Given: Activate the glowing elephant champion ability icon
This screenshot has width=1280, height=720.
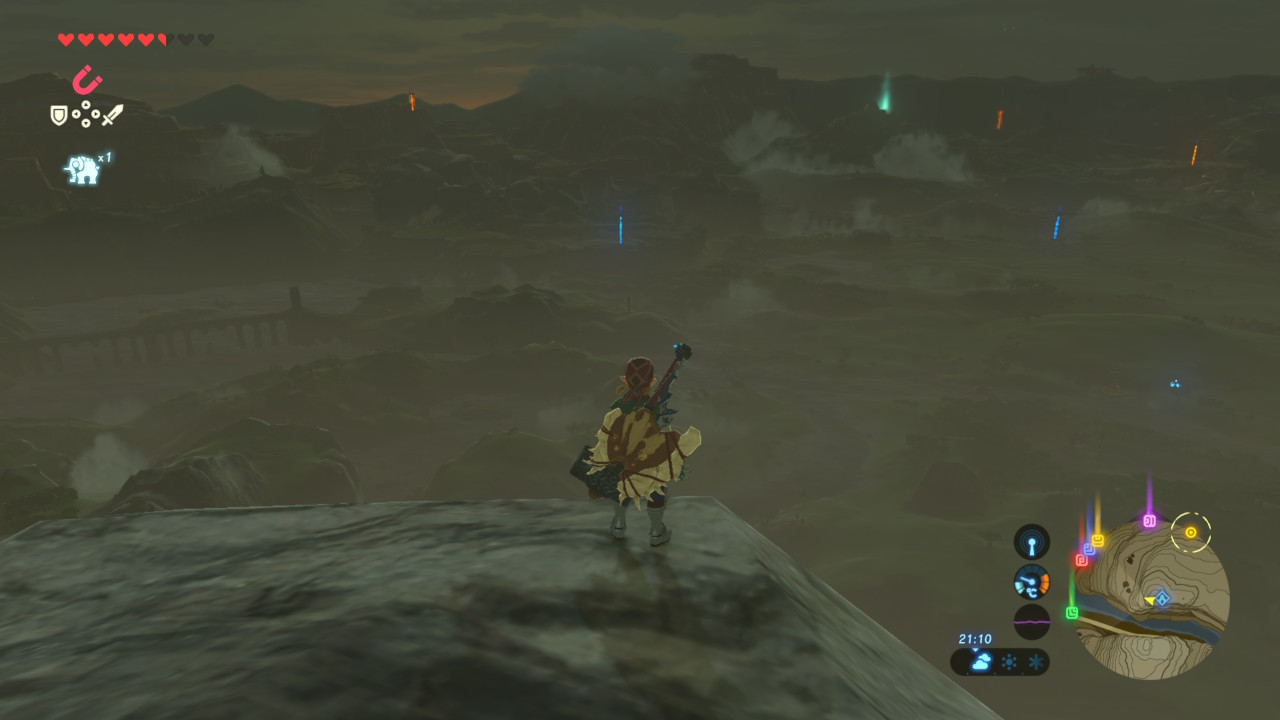Looking at the screenshot, I should (x=83, y=169).
